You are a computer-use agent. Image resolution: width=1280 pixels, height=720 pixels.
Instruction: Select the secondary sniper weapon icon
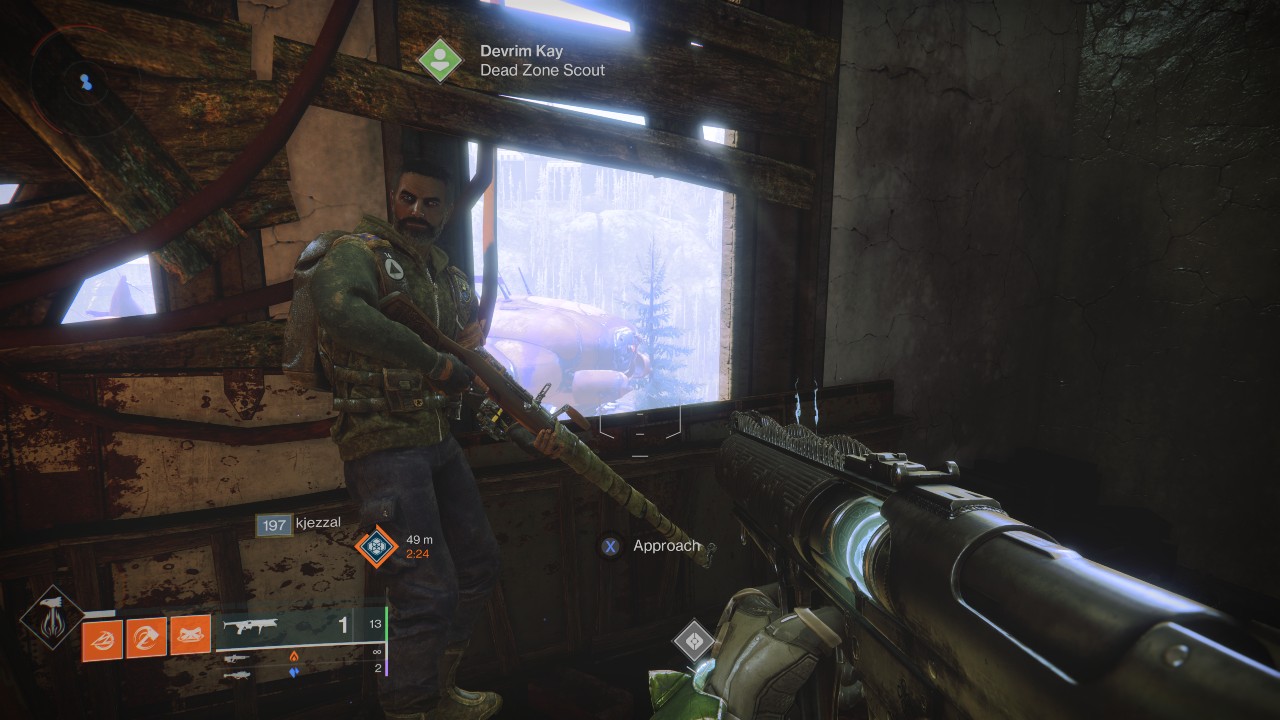(236, 658)
